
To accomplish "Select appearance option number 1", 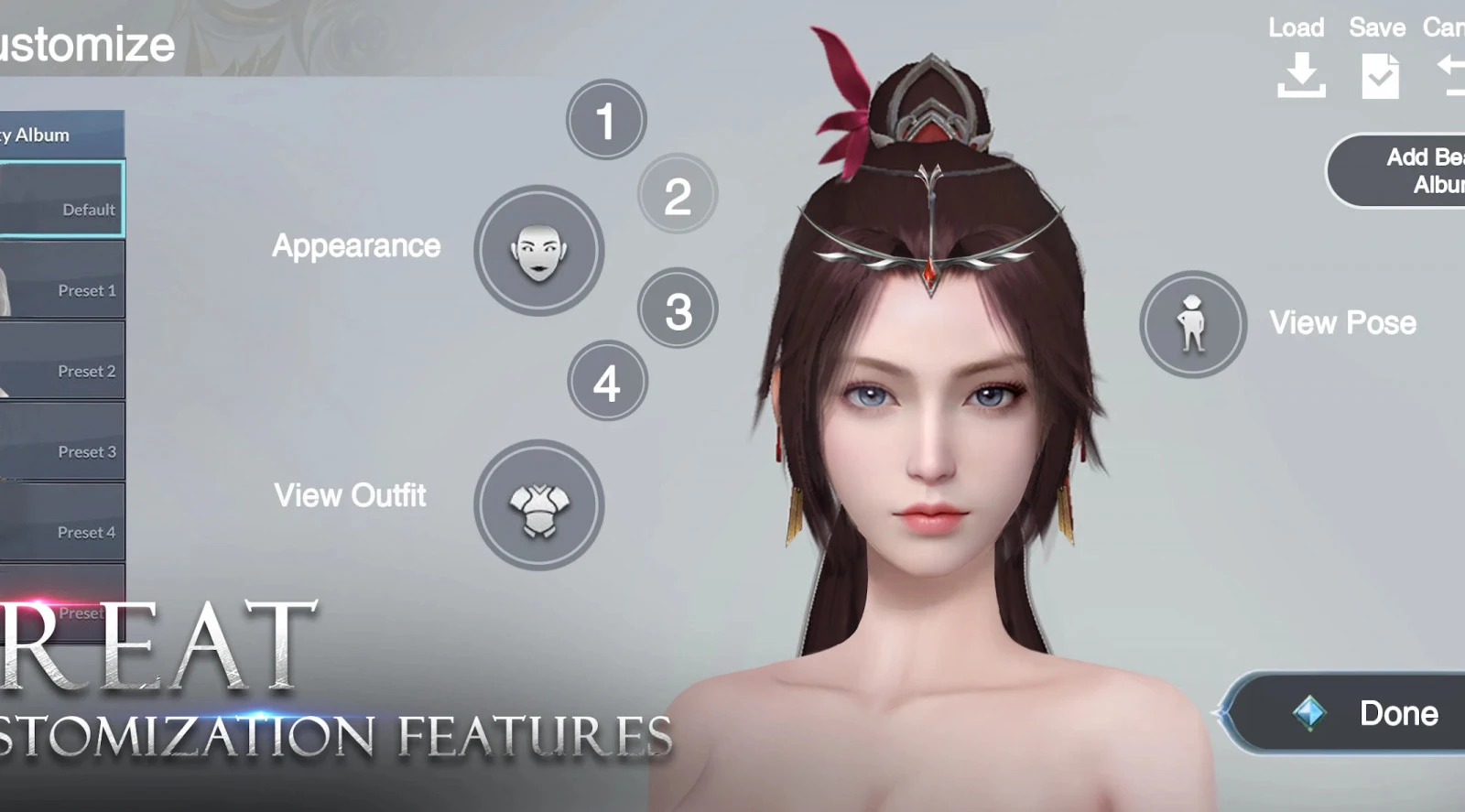I will coord(605,120).
